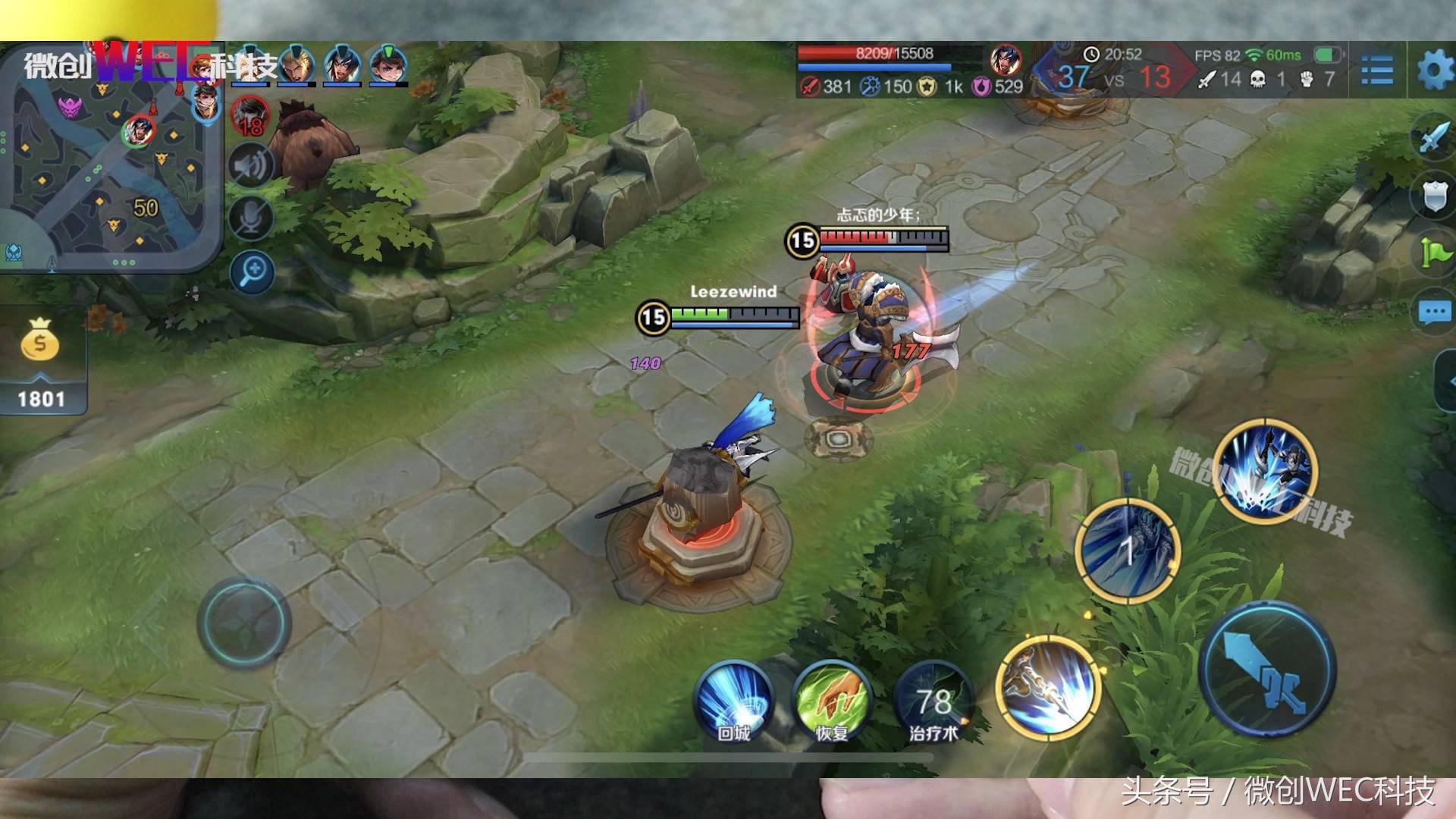
Task: Select the enemy hero portrait in top bar
Action: (1006, 58)
